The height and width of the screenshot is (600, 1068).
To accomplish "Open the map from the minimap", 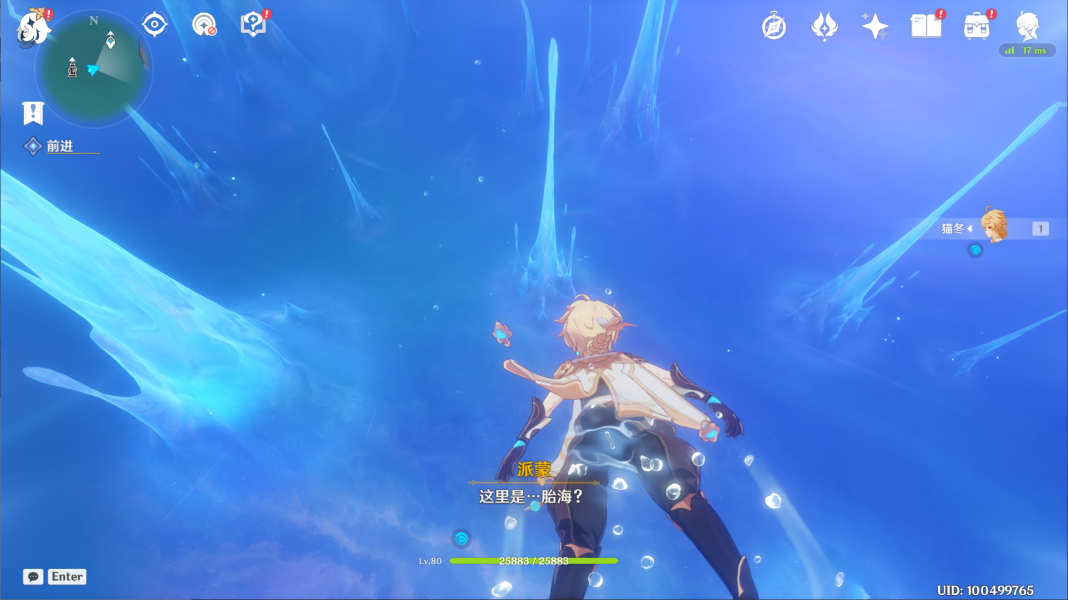I will [x=94, y=70].
